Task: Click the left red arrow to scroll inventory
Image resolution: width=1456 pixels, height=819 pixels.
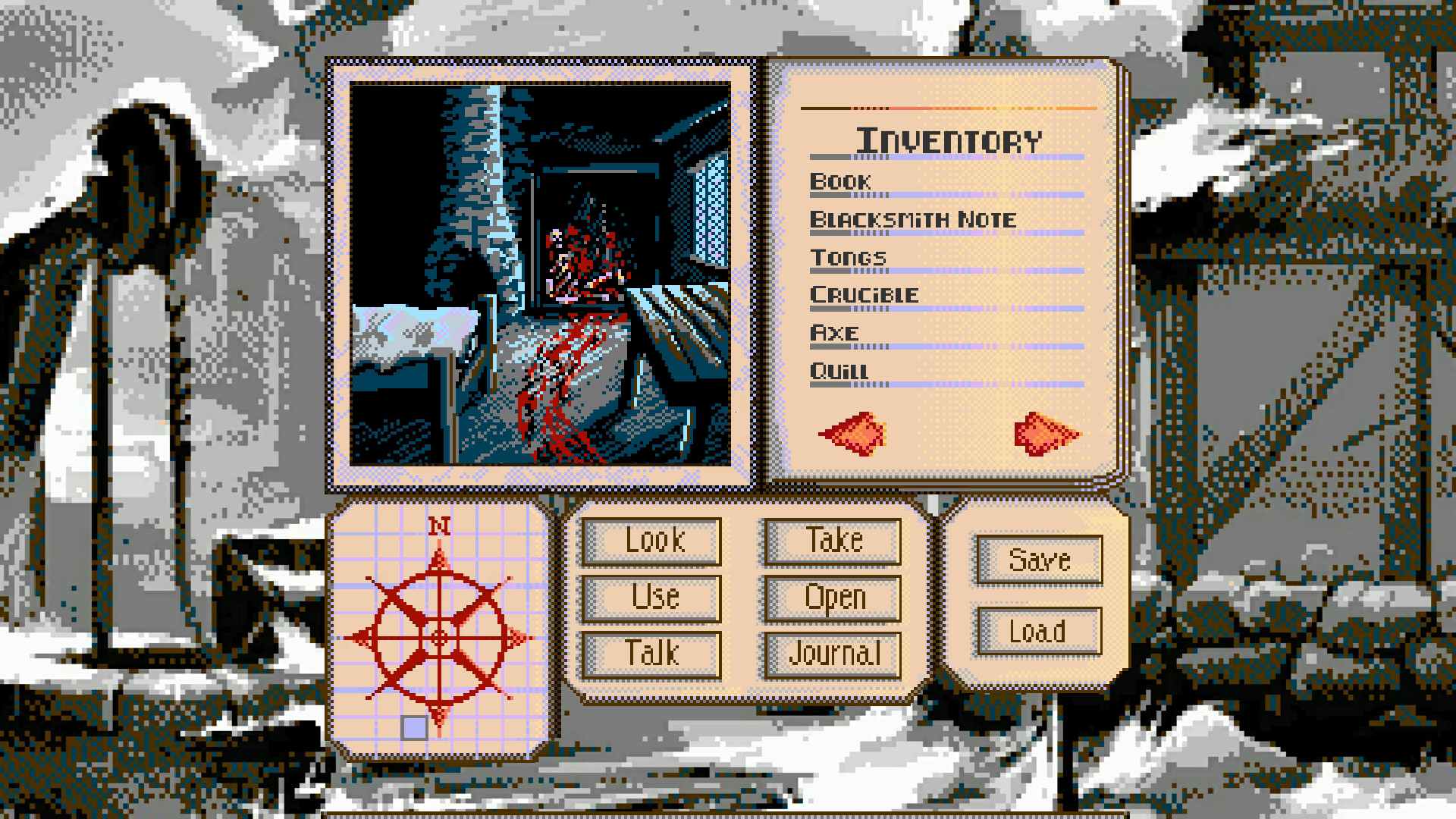Action: 853,432
